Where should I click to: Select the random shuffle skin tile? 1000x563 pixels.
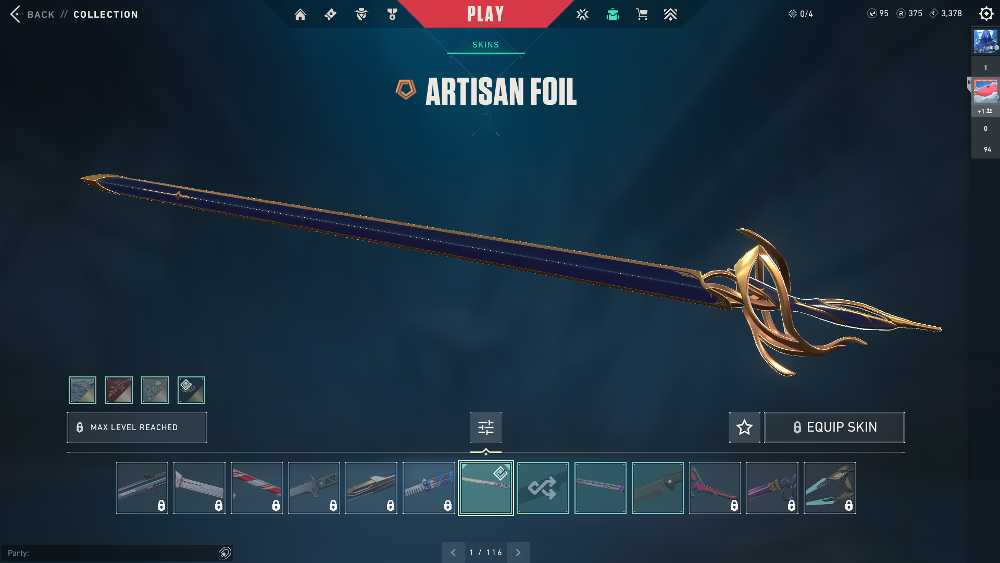pyautogui.click(x=543, y=488)
